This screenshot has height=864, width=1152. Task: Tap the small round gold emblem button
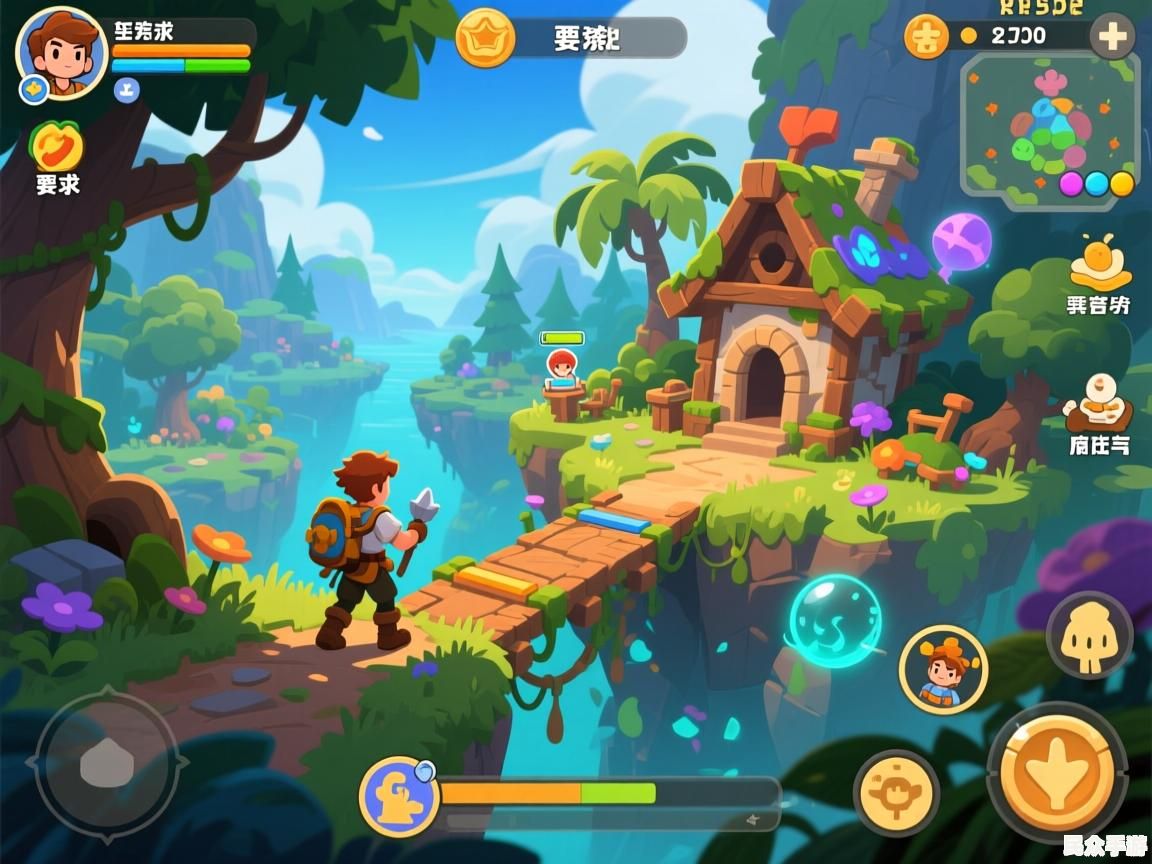(x=895, y=792)
